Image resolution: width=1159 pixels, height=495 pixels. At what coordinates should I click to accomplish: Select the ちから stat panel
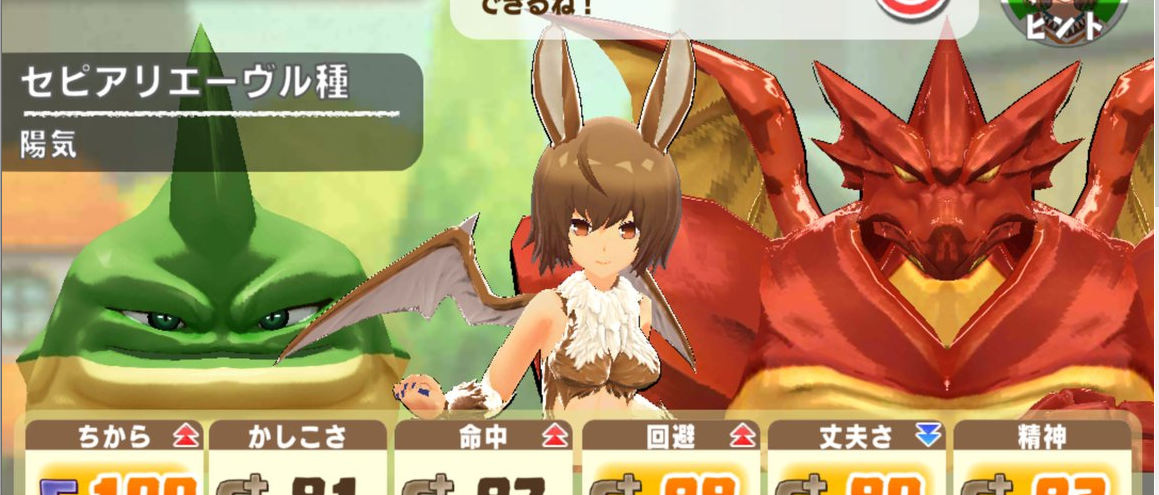(x=112, y=456)
